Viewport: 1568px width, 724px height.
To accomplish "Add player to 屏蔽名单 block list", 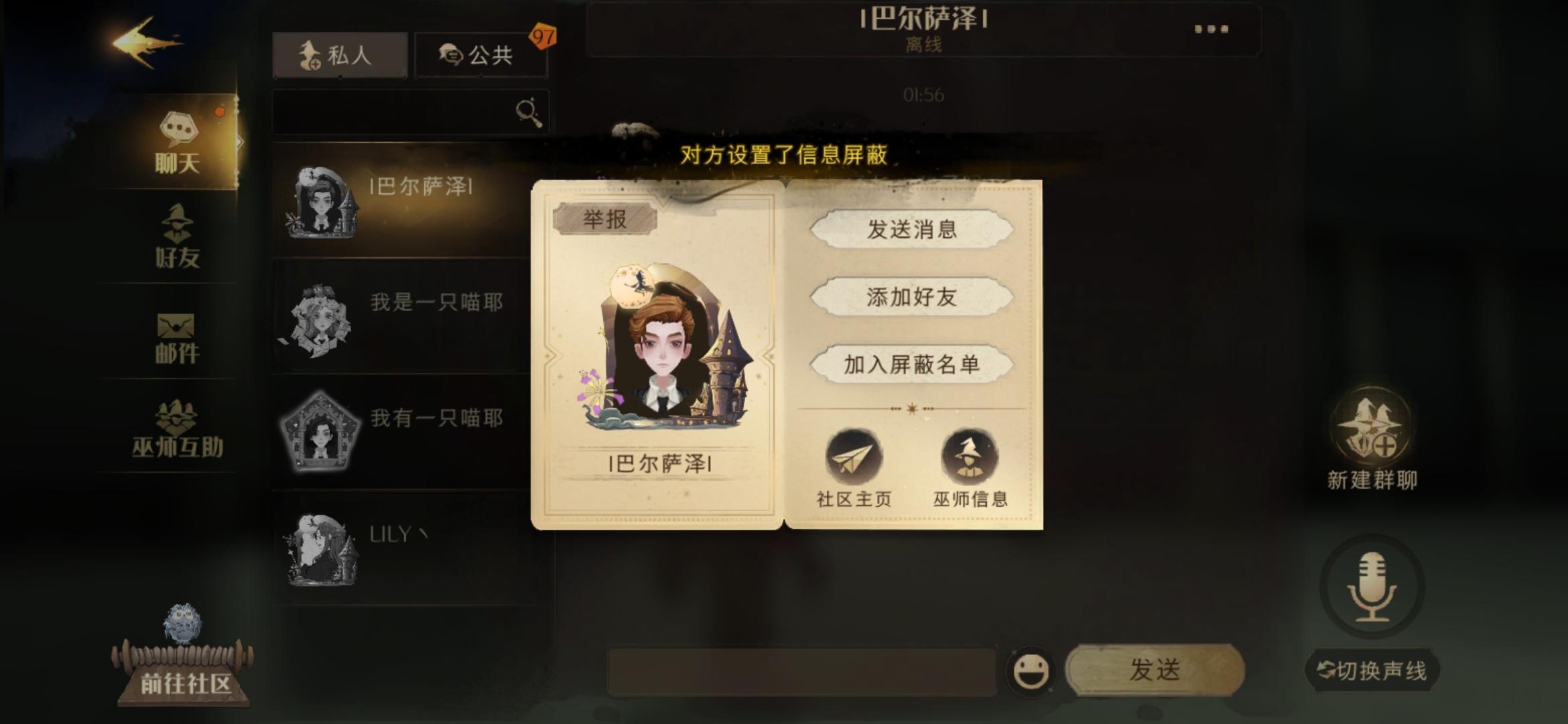I will click(x=911, y=366).
